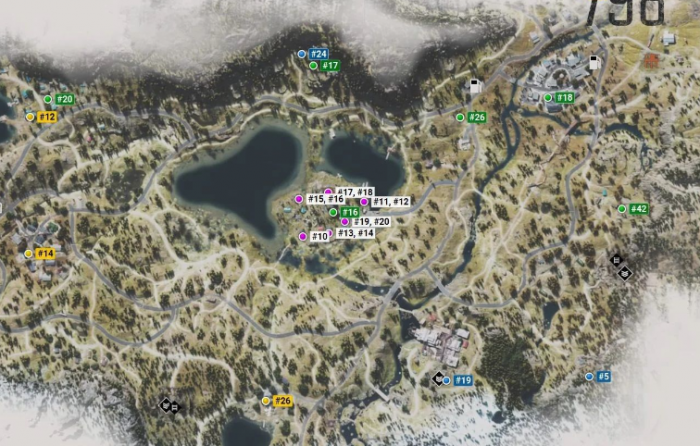
Task: Choose the yellow #12 map marker
Action: (x=30, y=117)
